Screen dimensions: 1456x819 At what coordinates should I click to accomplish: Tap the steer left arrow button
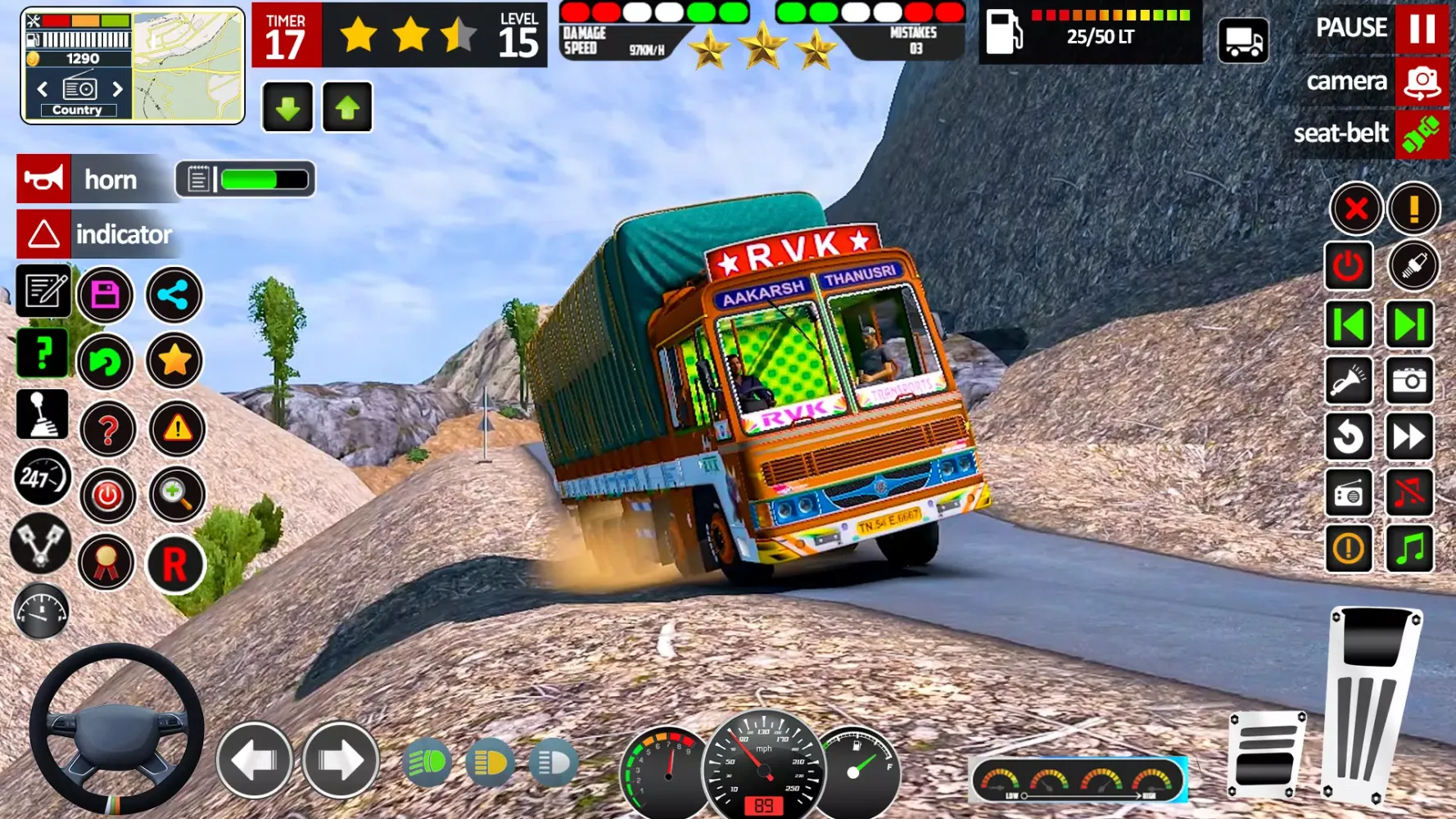pos(255,761)
